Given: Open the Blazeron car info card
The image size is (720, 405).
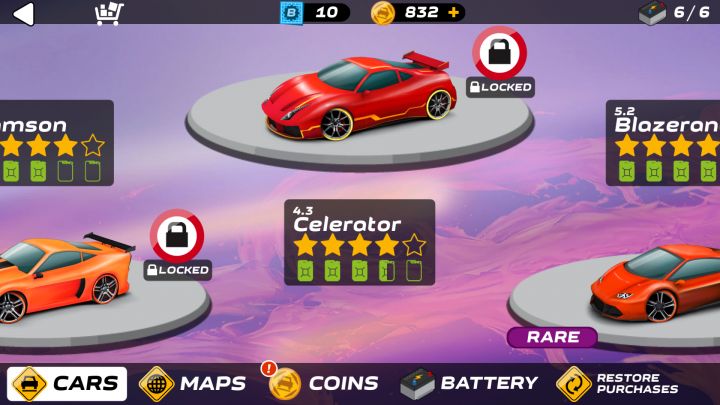Looking at the screenshot, I should (x=663, y=142).
